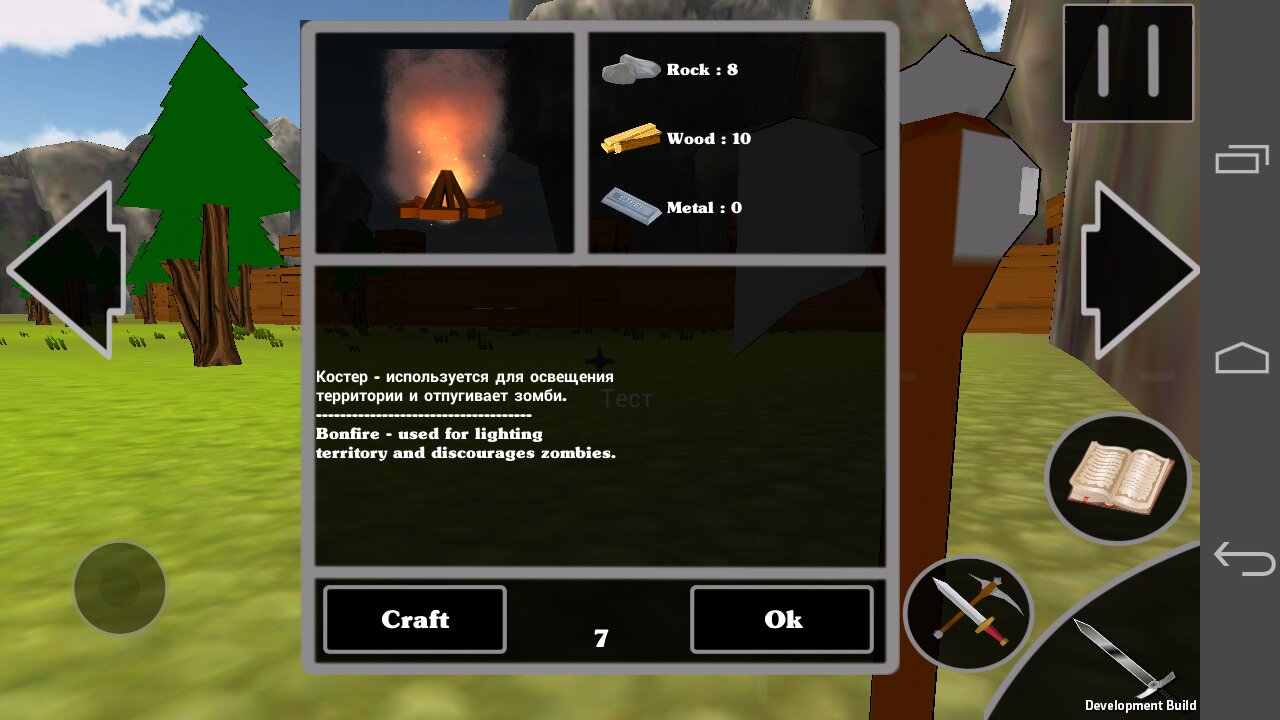Select the bonfire preview image
Image resolution: width=1280 pixels, height=720 pixels.
(x=445, y=143)
